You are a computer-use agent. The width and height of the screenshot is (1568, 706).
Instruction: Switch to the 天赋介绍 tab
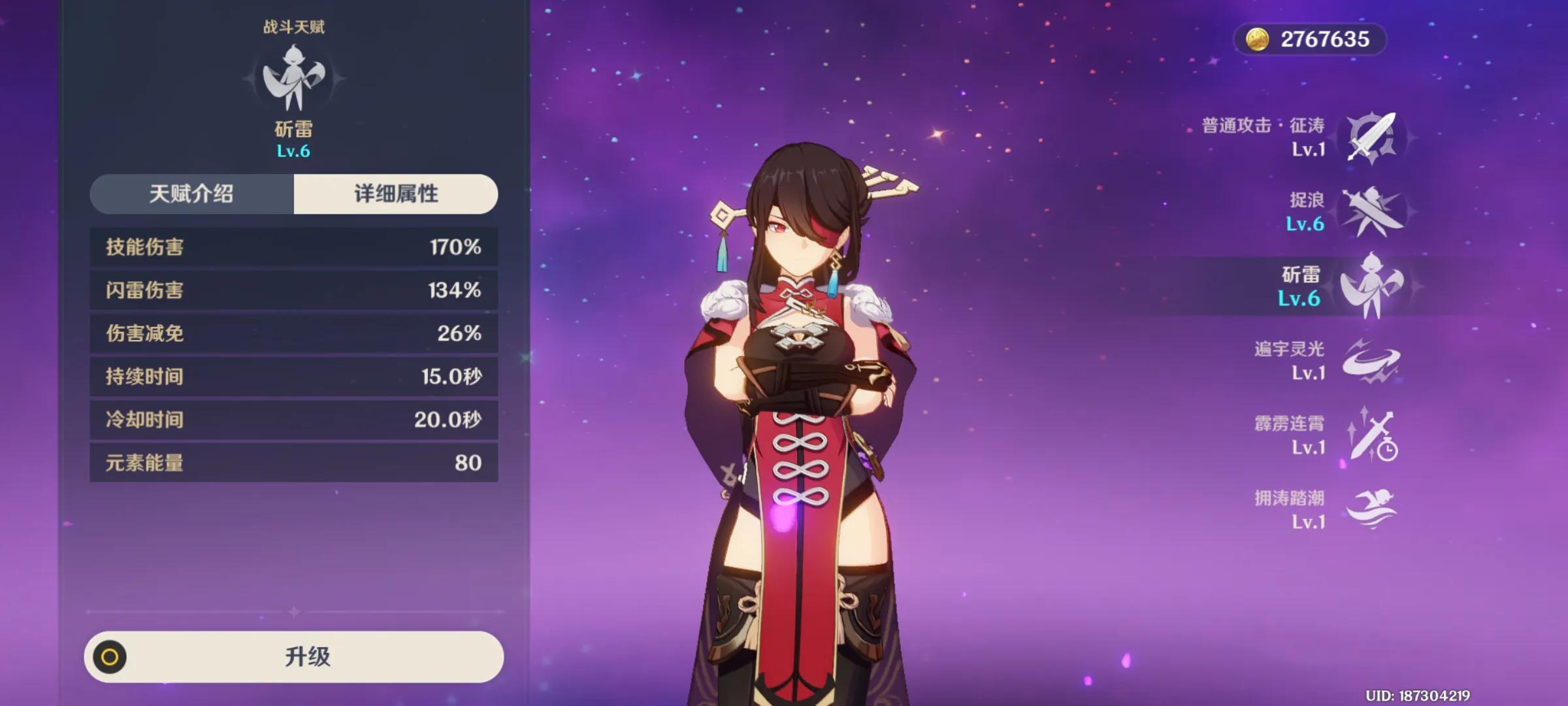click(x=191, y=194)
